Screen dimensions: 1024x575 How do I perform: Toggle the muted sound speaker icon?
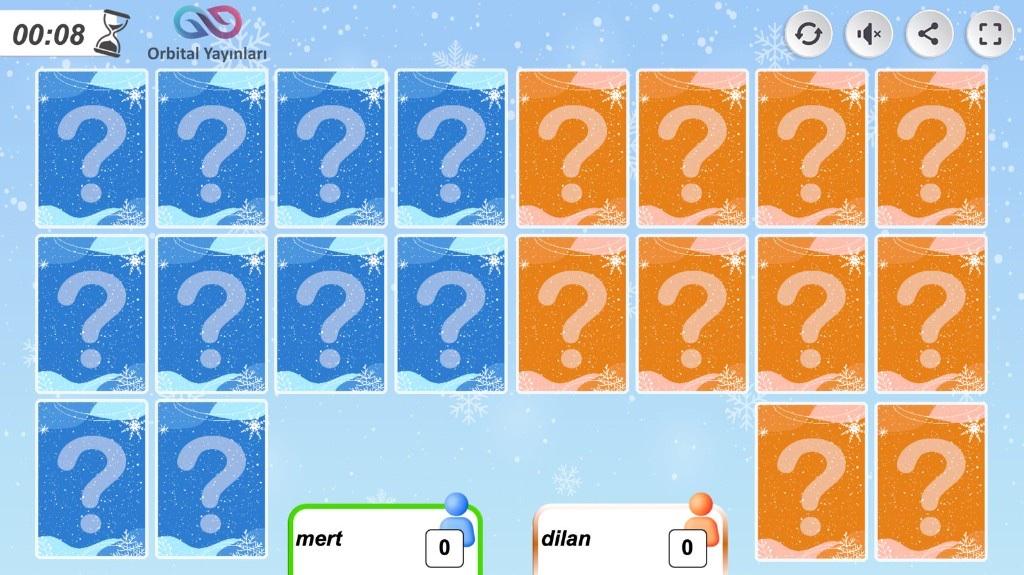tap(869, 35)
